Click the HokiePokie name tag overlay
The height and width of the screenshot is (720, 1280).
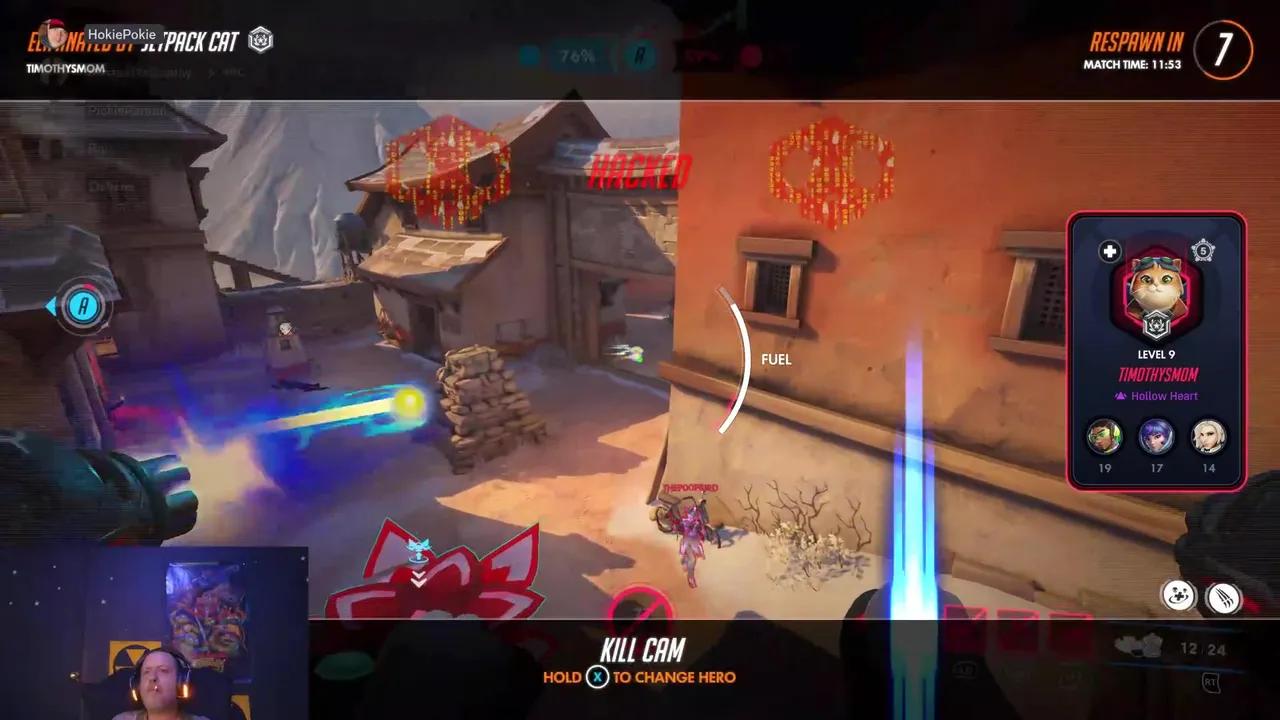click(x=122, y=31)
